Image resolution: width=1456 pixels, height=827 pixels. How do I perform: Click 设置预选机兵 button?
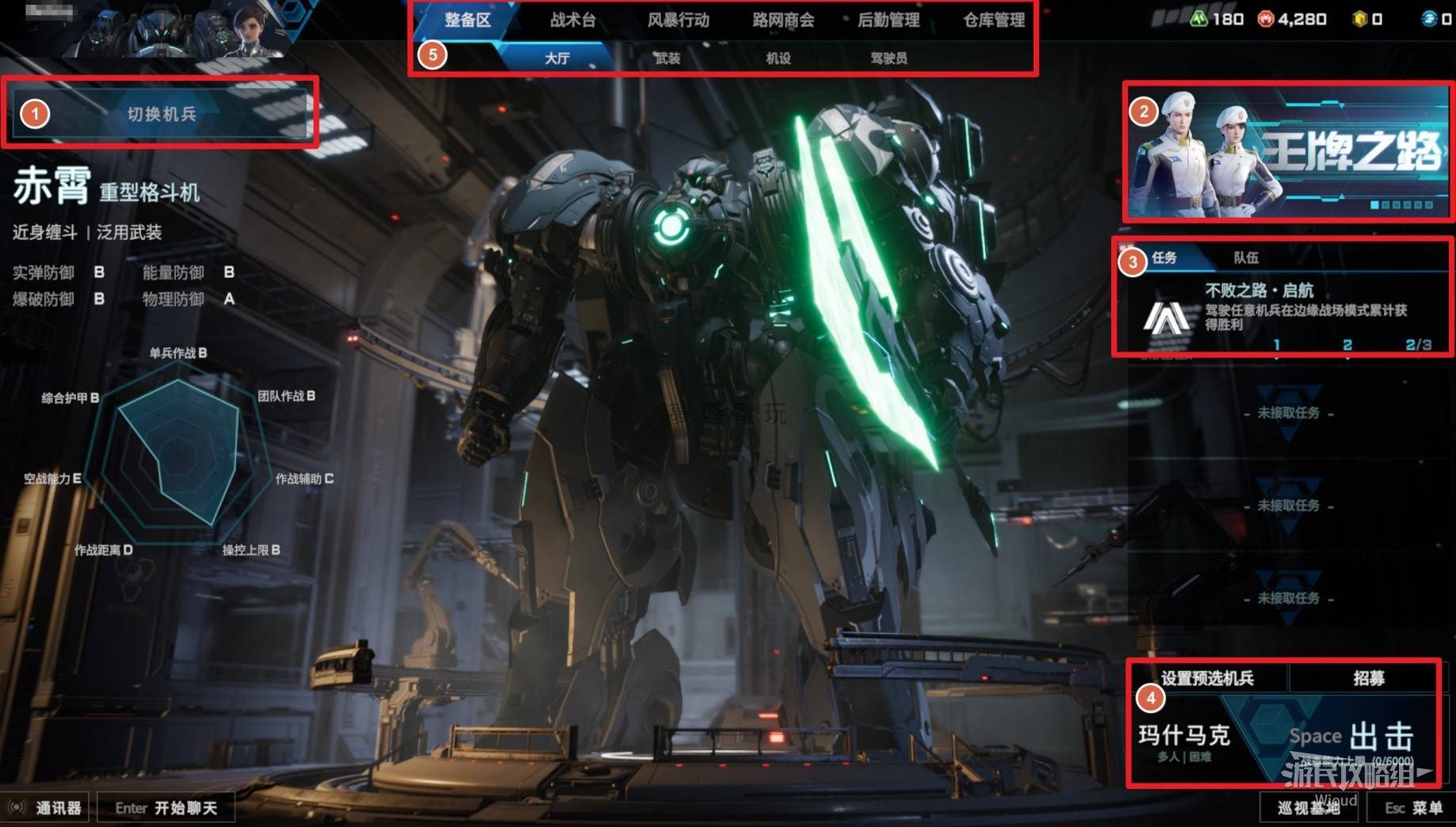coord(1207,678)
